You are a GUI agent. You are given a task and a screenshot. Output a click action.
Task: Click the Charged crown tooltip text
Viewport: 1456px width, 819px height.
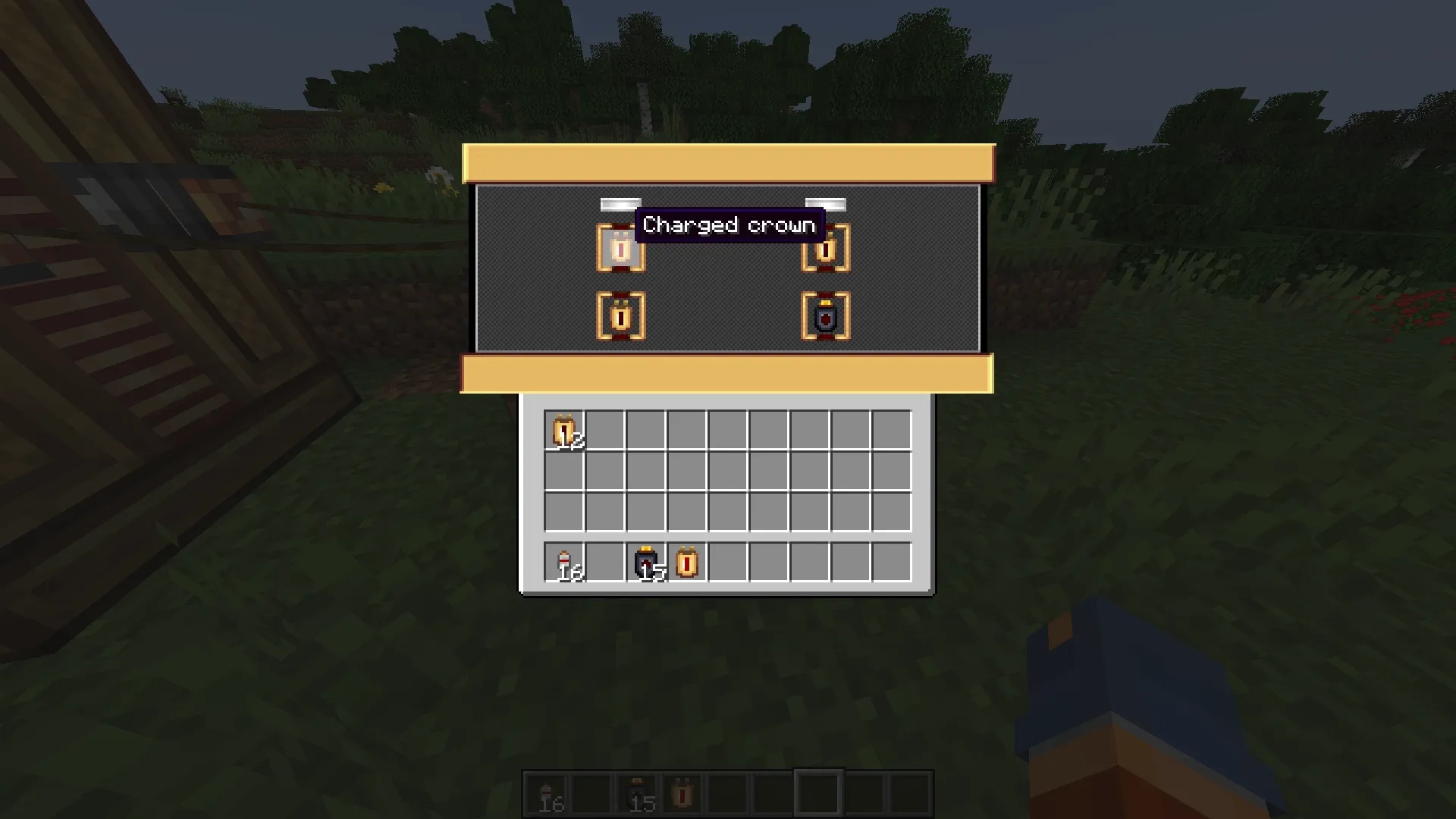(728, 224)
